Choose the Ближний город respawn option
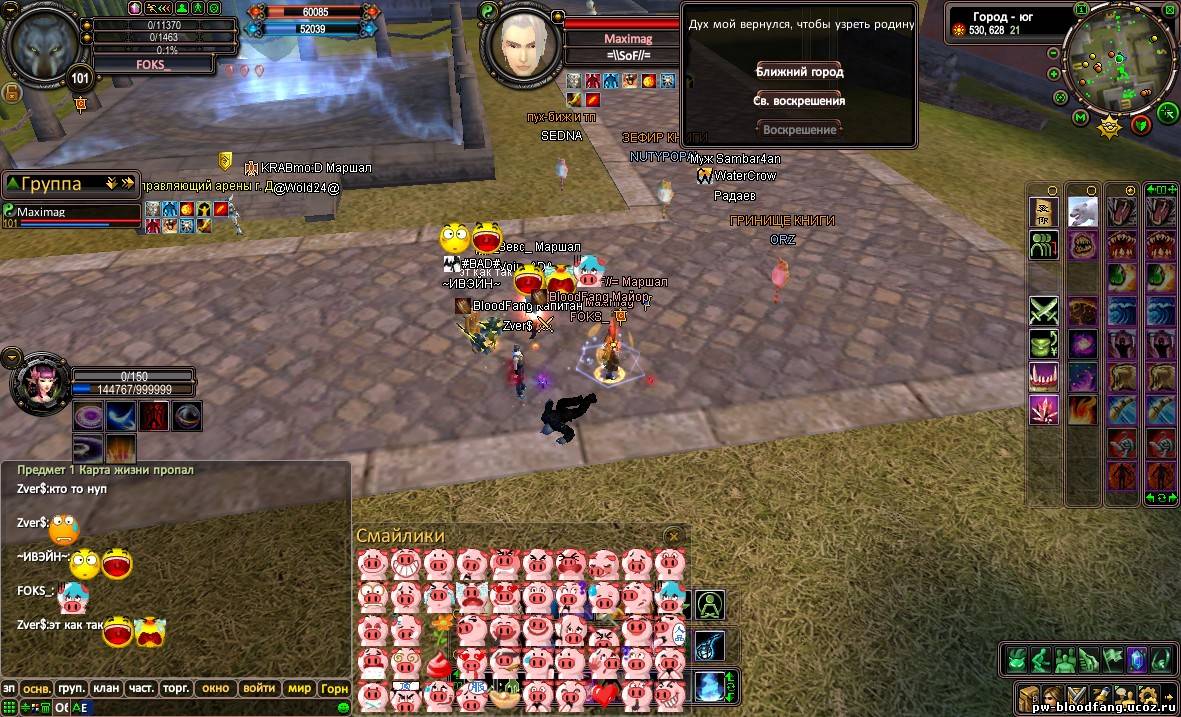Screen dimensions: 1181x717 point(799,72)
